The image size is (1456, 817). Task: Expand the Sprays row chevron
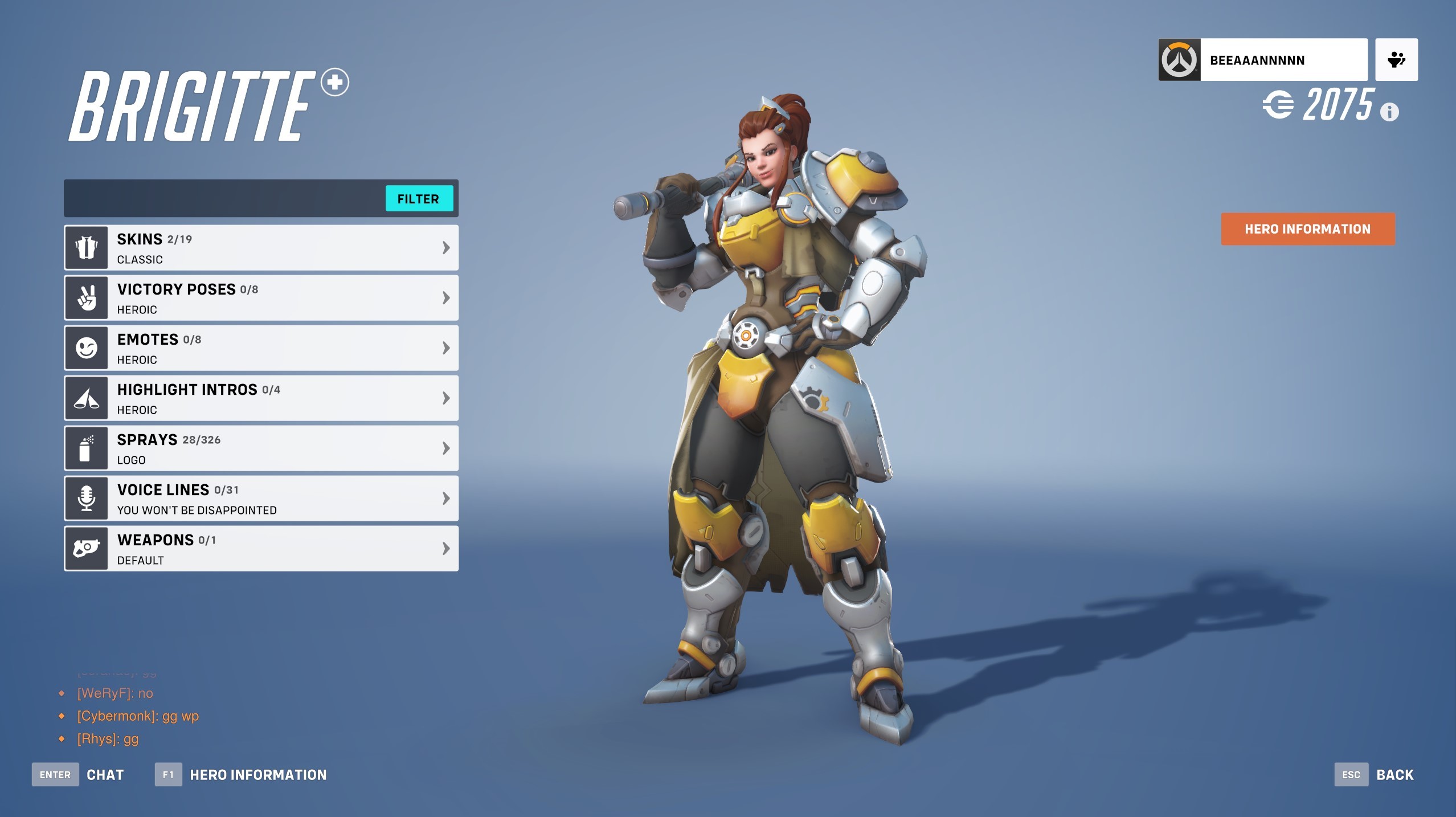[x=445, y=448]
